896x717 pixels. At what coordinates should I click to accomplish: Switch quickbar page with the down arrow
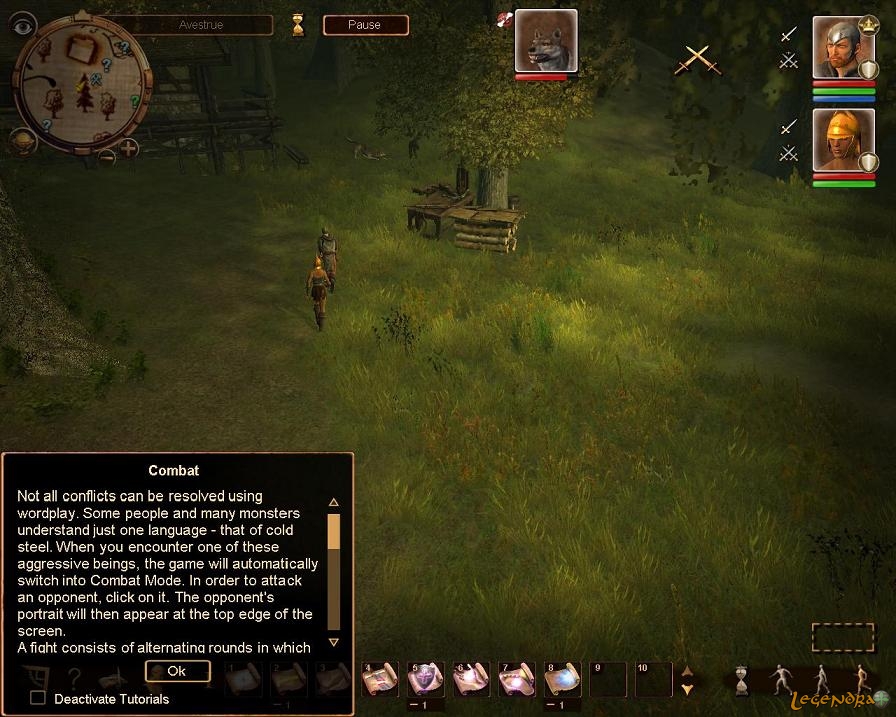[x=687, y=689]
